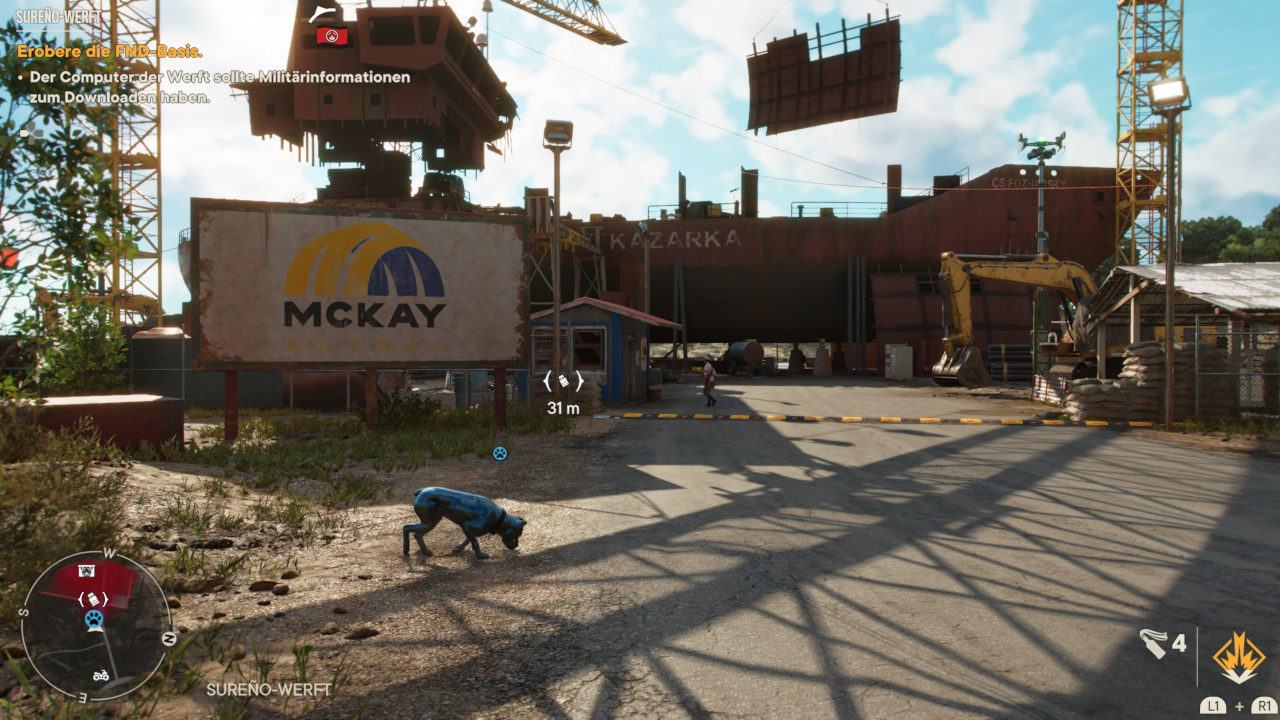Activate the orange Supremo ability icon
Image resolution: width=1280 pixels, height=720 pixels.
pyautogui.click(x=1238, y=657)
